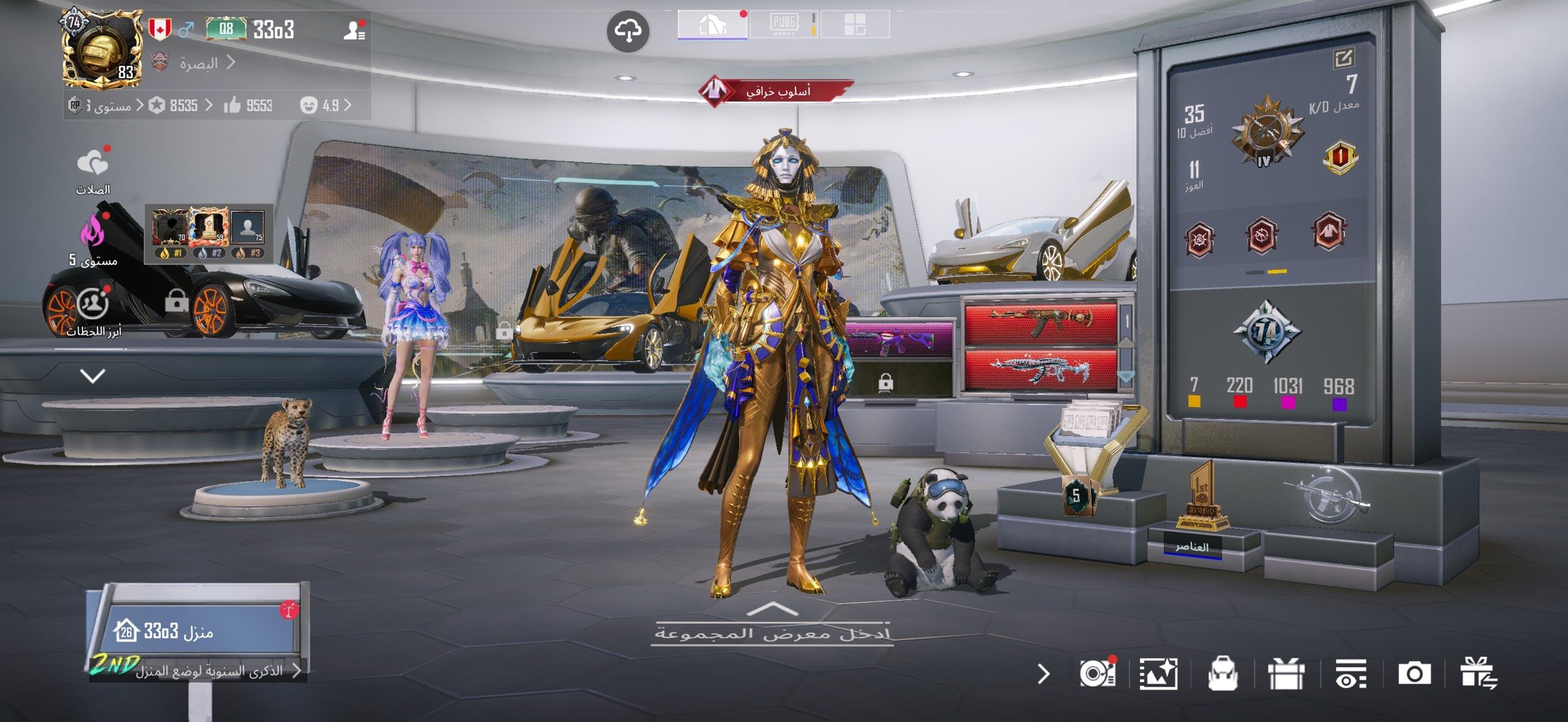Image resolution: width=1568 pixels, height=722 pixels.
Task: Switch to the PUBG tab
Action: click(783, 25)
